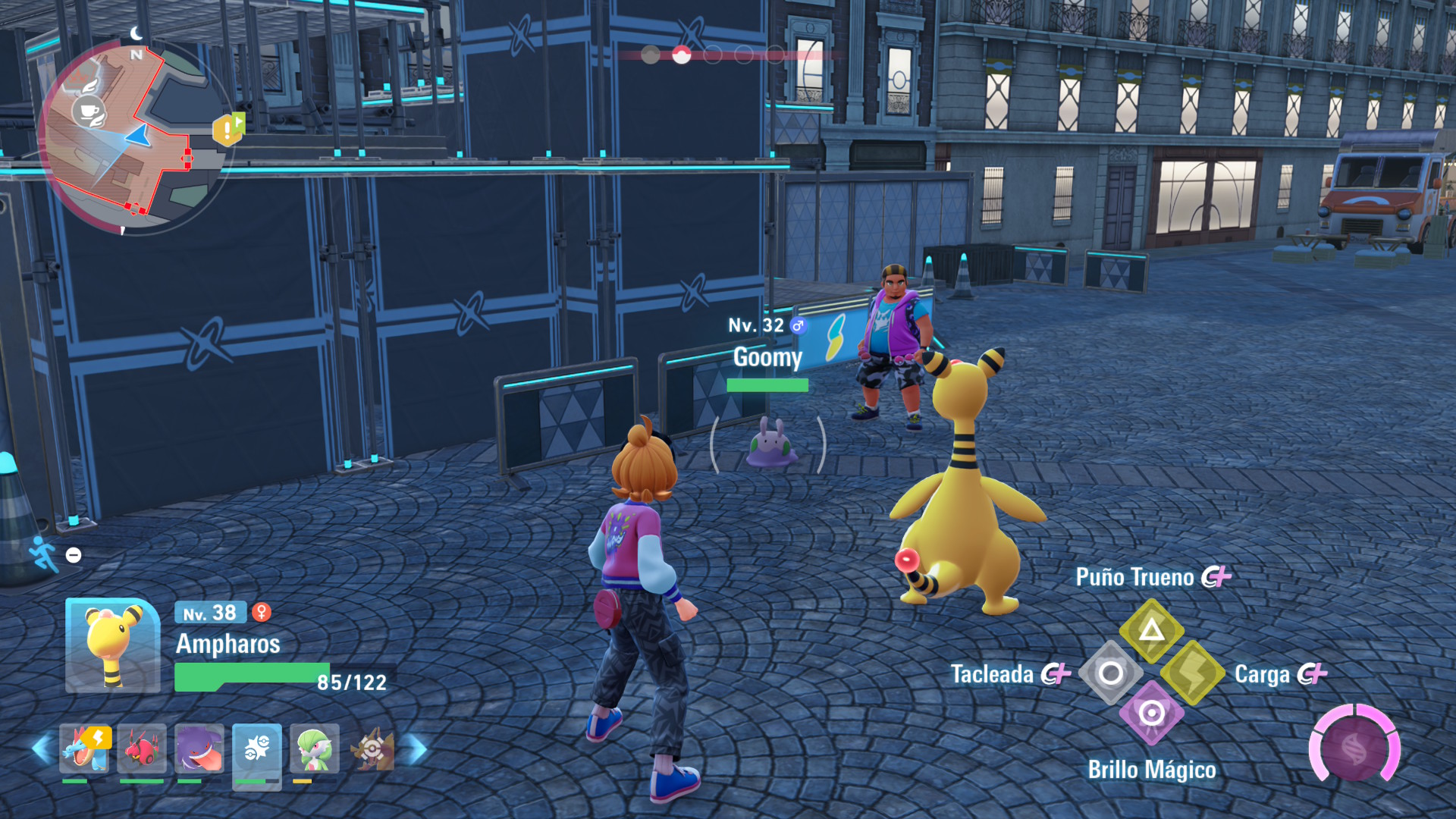The width and height of the screenshot is (1456, 819).
Task: Cycle party bar with the right arrow
Action: [x=415, y=748]
